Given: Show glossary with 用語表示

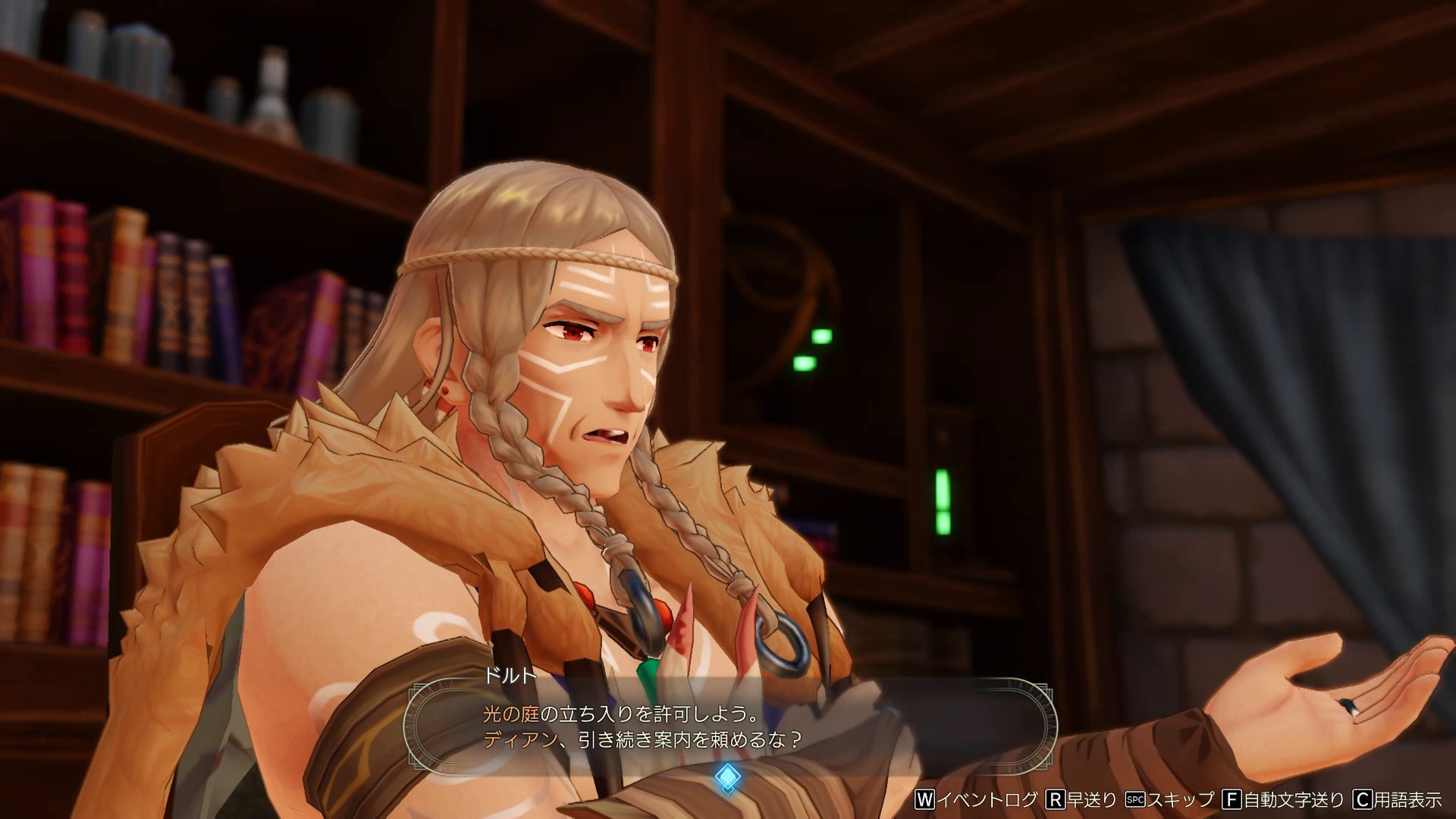Looking at the screenshot, I should (x=1398, y=800).
